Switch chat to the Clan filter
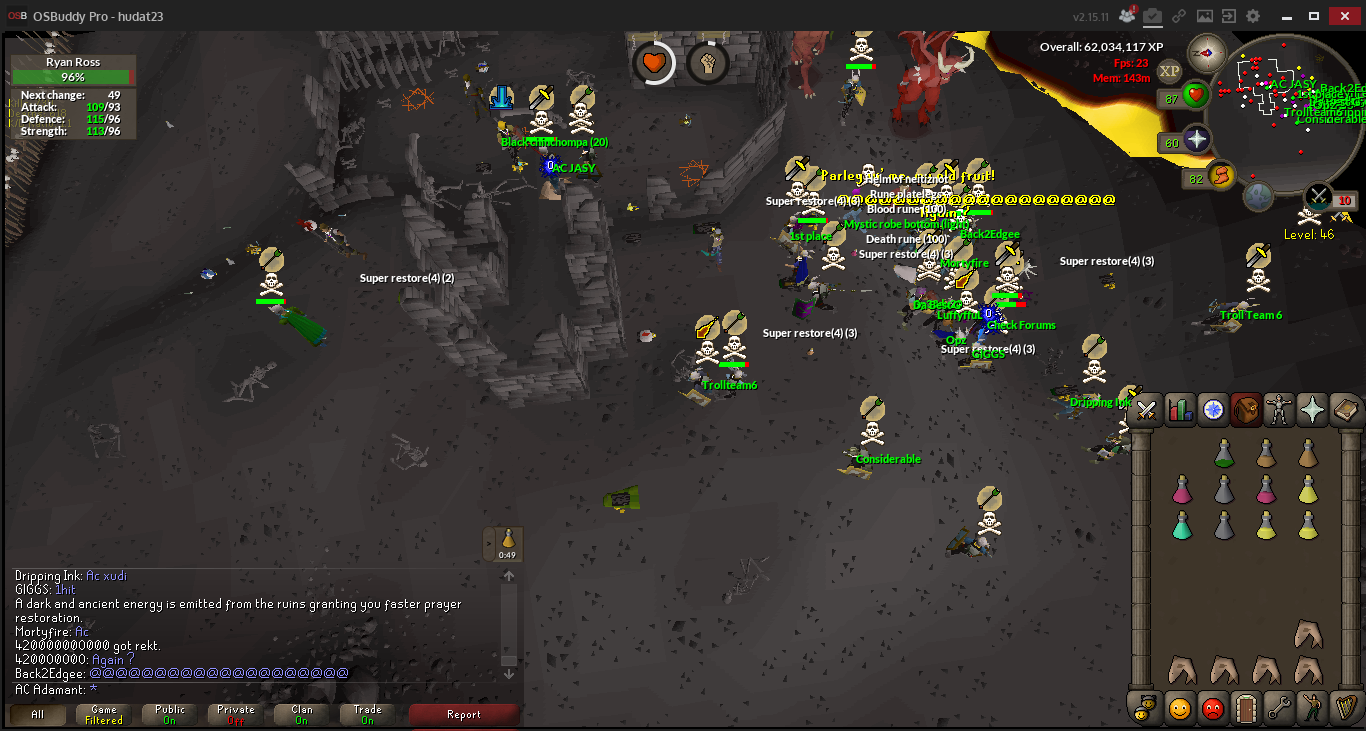 pos(301,714)
